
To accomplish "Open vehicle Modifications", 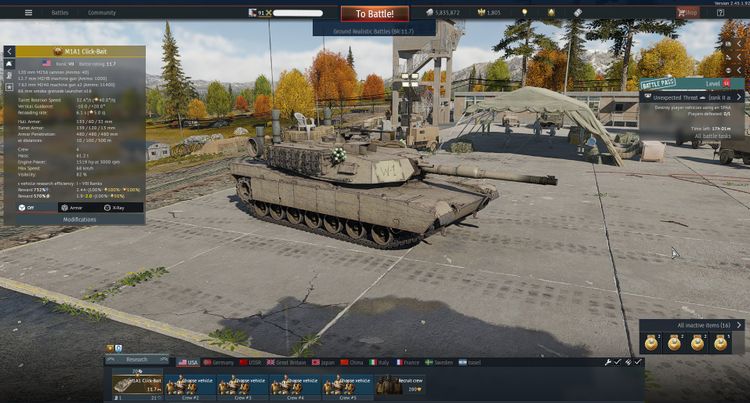I will [79, 219].
